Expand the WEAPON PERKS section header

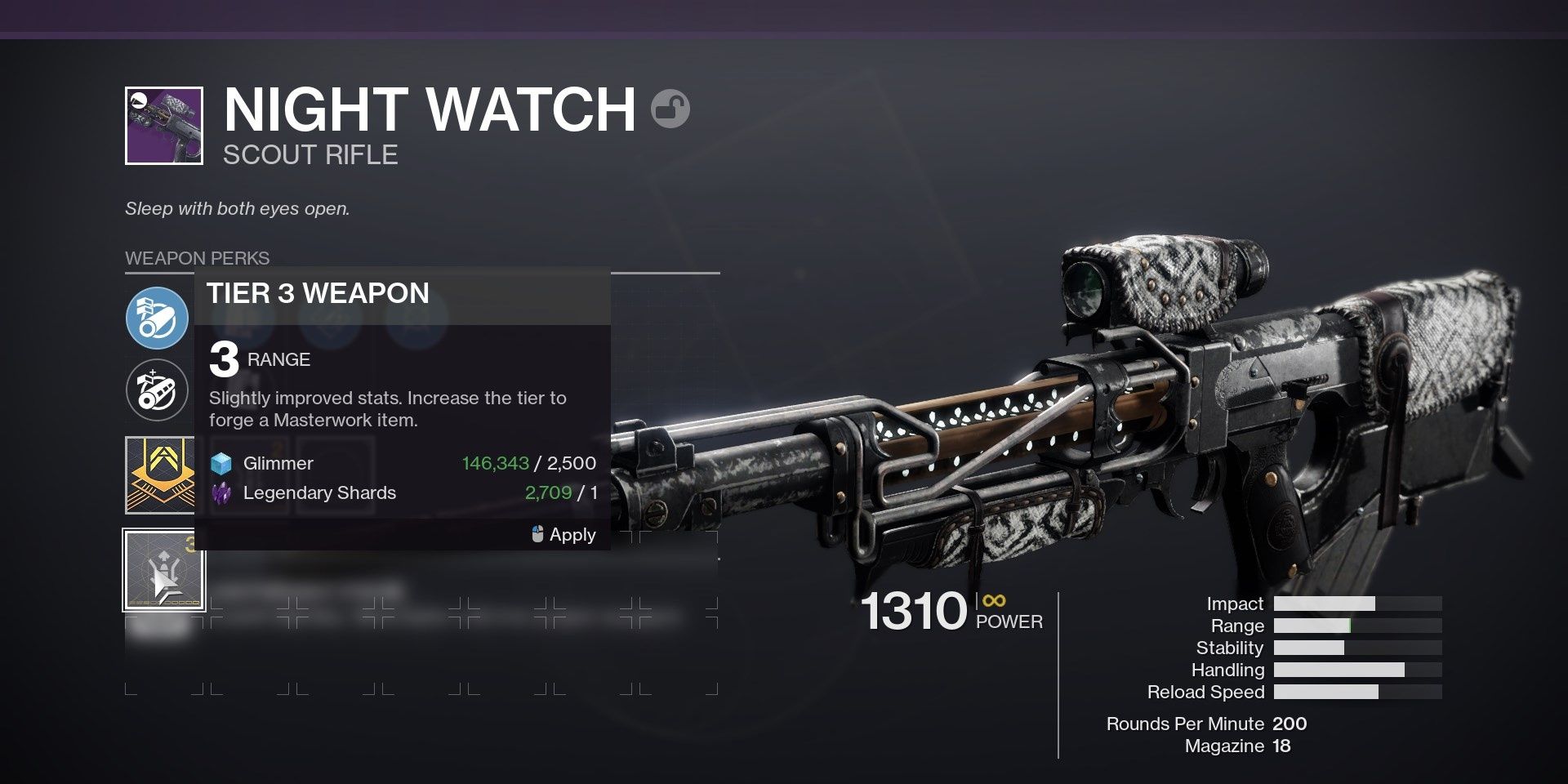pyautogui.click(x=197, y=259)
